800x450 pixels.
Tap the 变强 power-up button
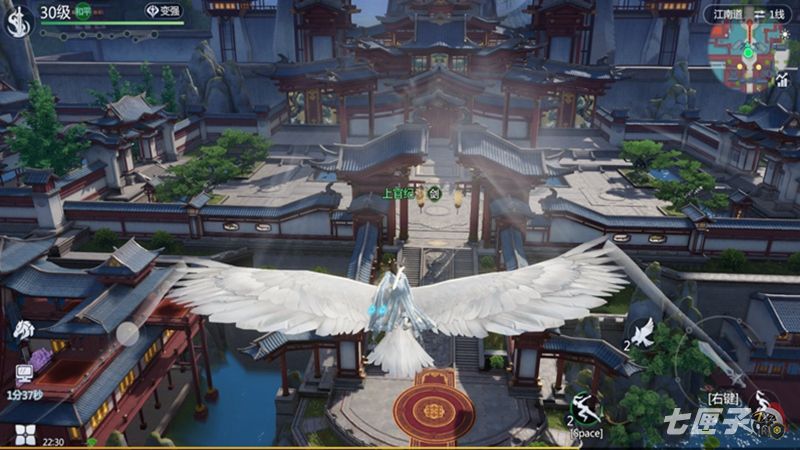click(163, 11)
